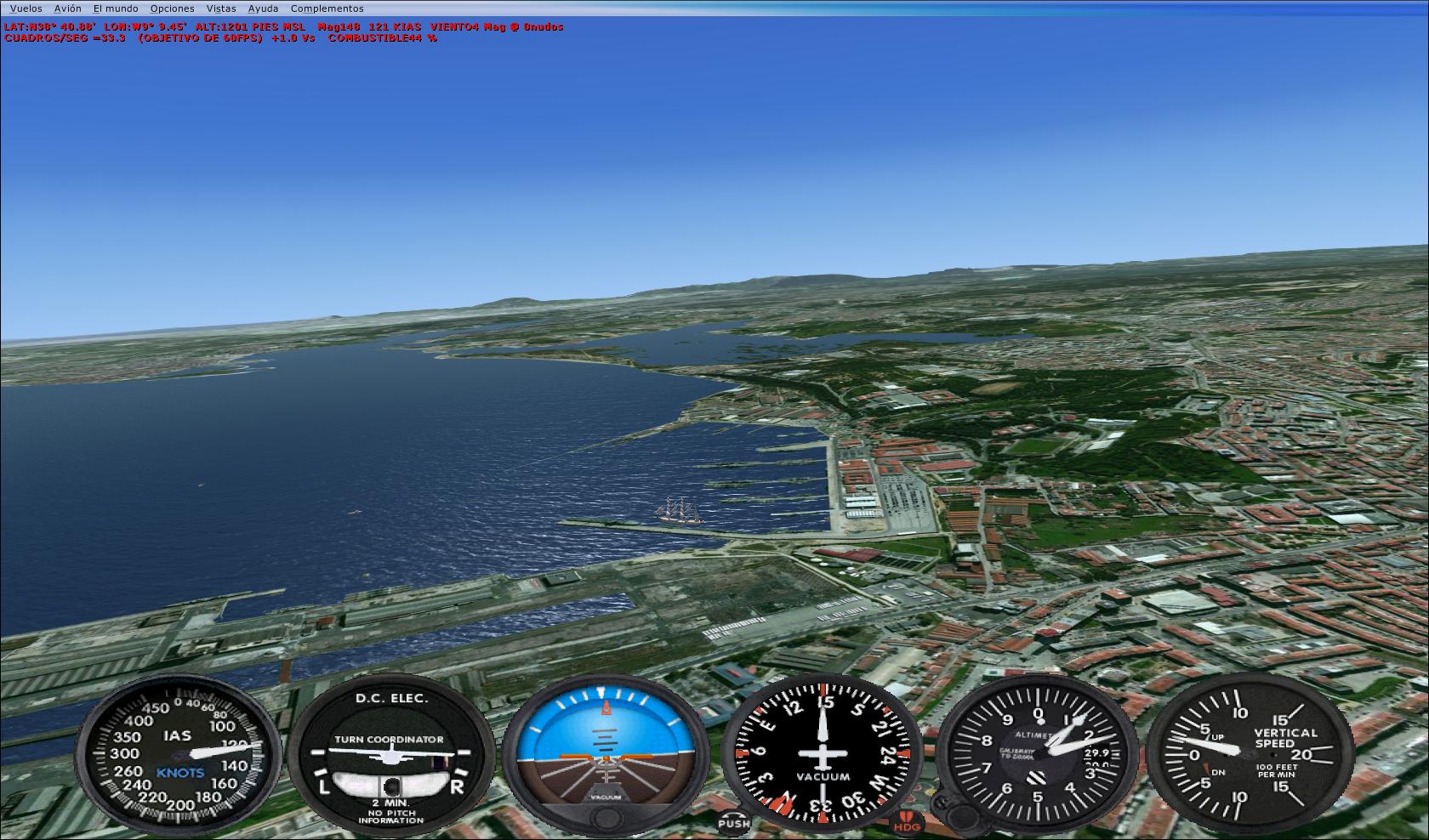Image resolution: width=1429 pixels, height=840 pixels.
Task: Click the PUSH knob on heading indicator
Action: tap(733, 821)
